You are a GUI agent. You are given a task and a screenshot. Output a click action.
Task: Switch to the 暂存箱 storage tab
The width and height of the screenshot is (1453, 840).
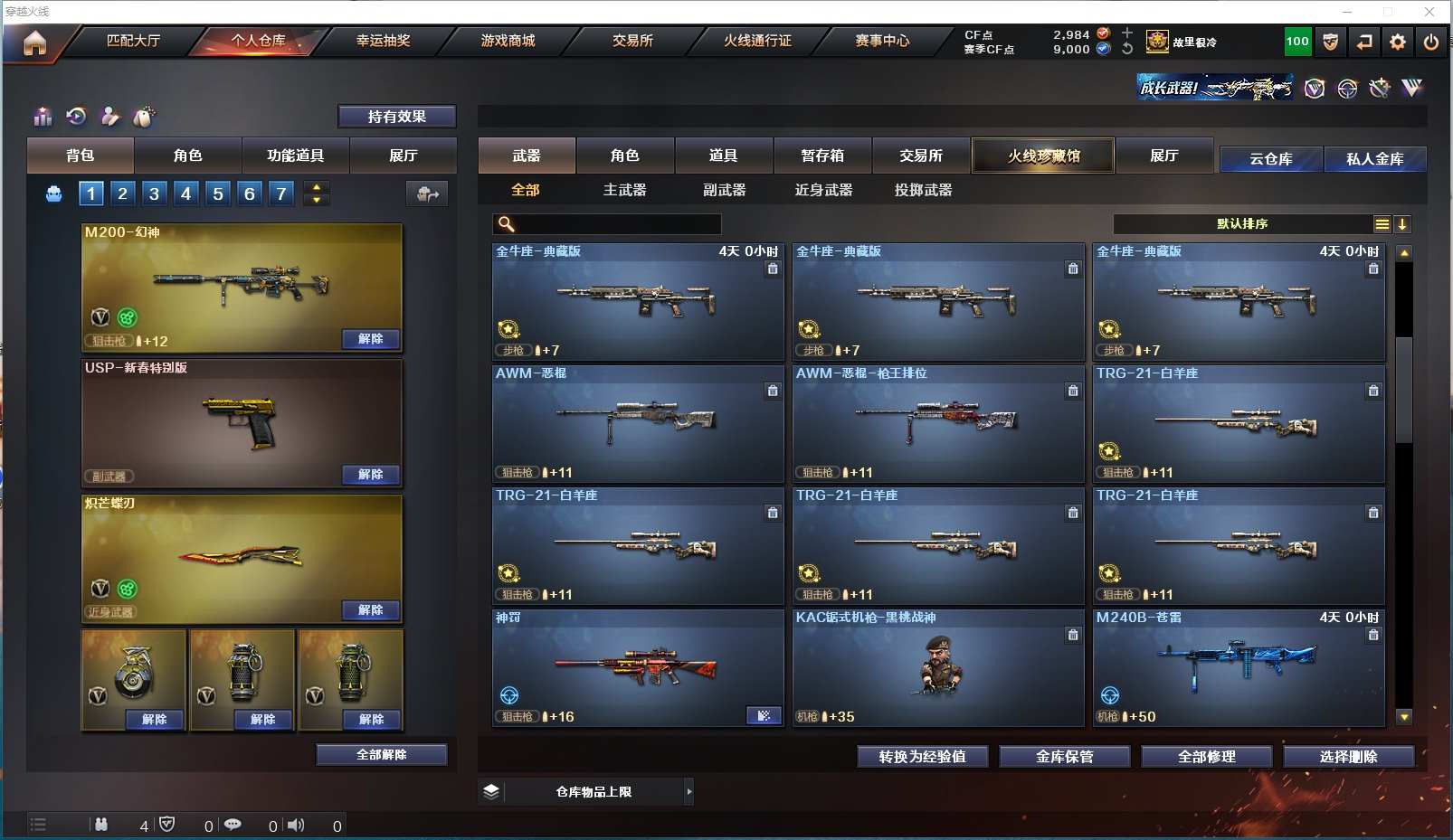822,156
